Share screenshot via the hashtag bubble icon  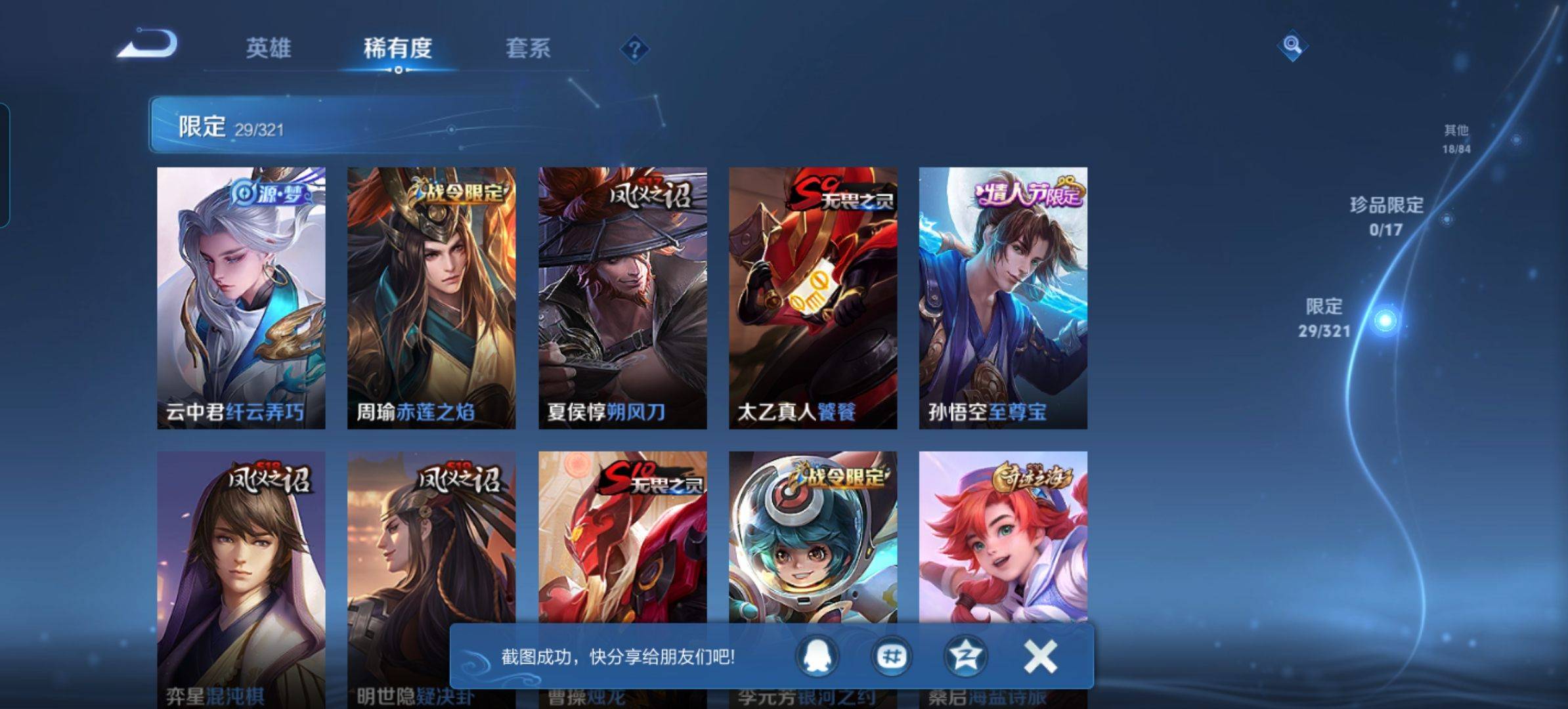point(892,656)
